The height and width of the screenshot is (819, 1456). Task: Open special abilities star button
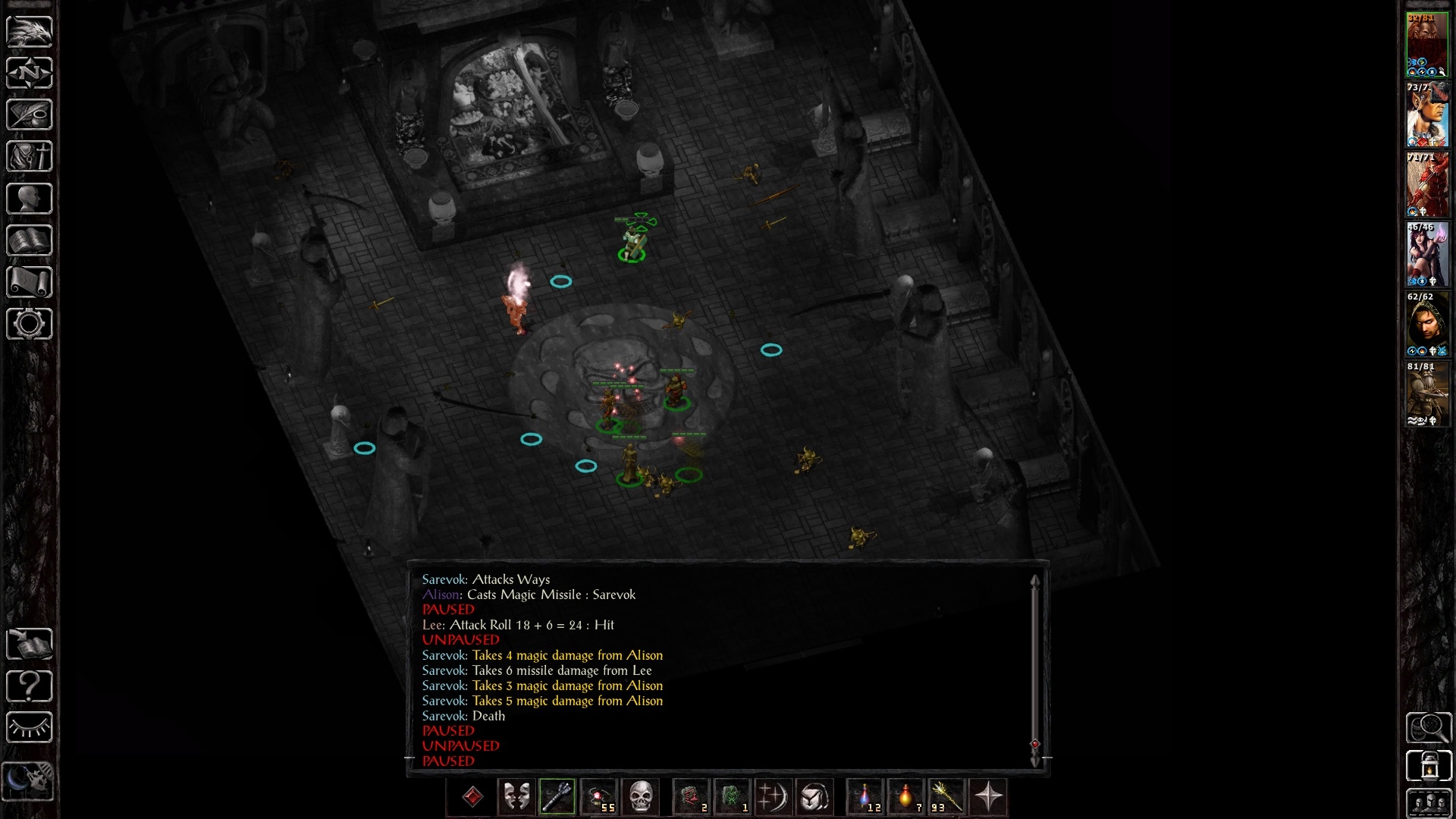988,797
